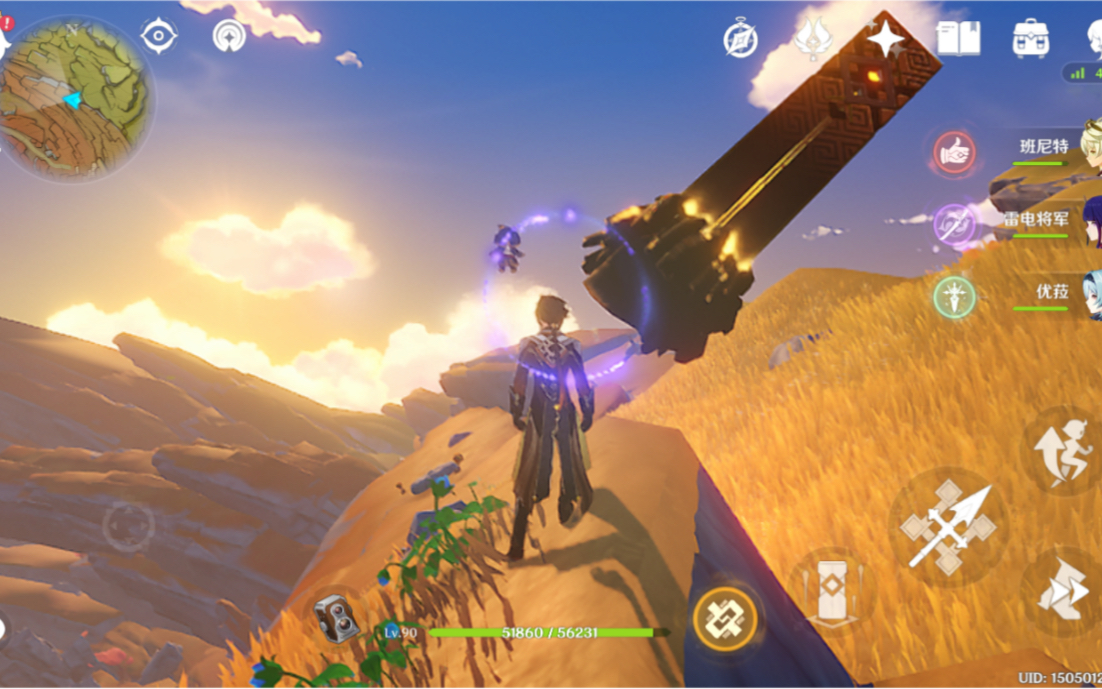Tap the quest navigation target icon
This screenshot has width=1102, height=689.
coord(158,36)
